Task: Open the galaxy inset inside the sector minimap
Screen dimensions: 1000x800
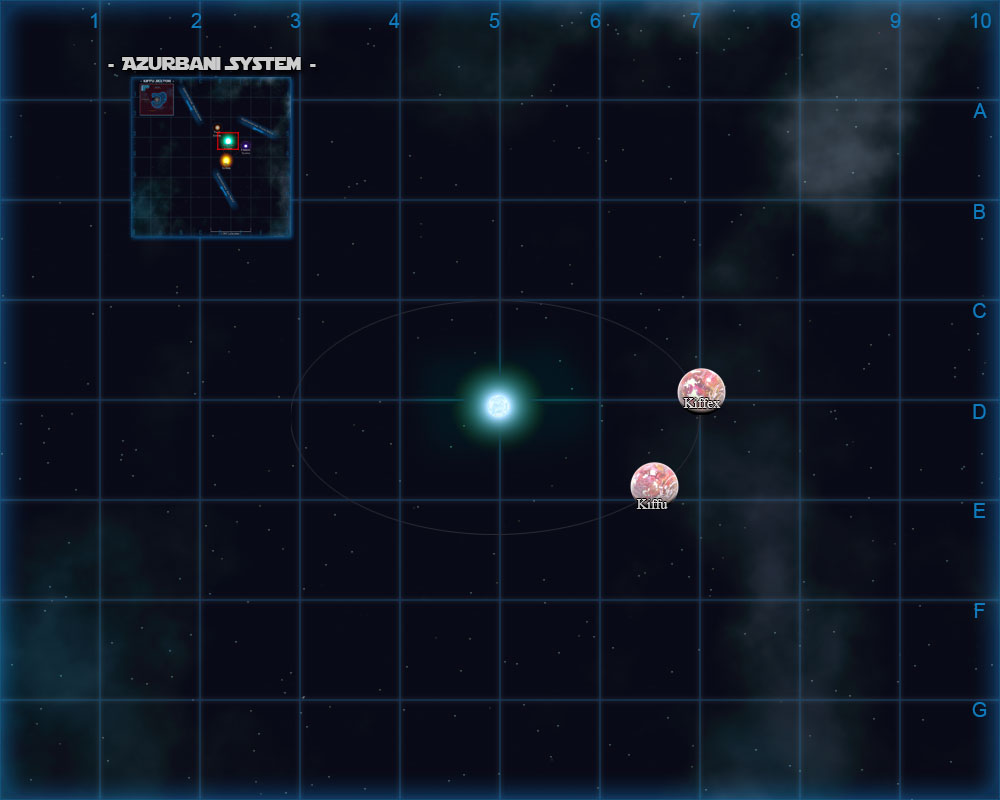Action: click(x=157, y=99)
